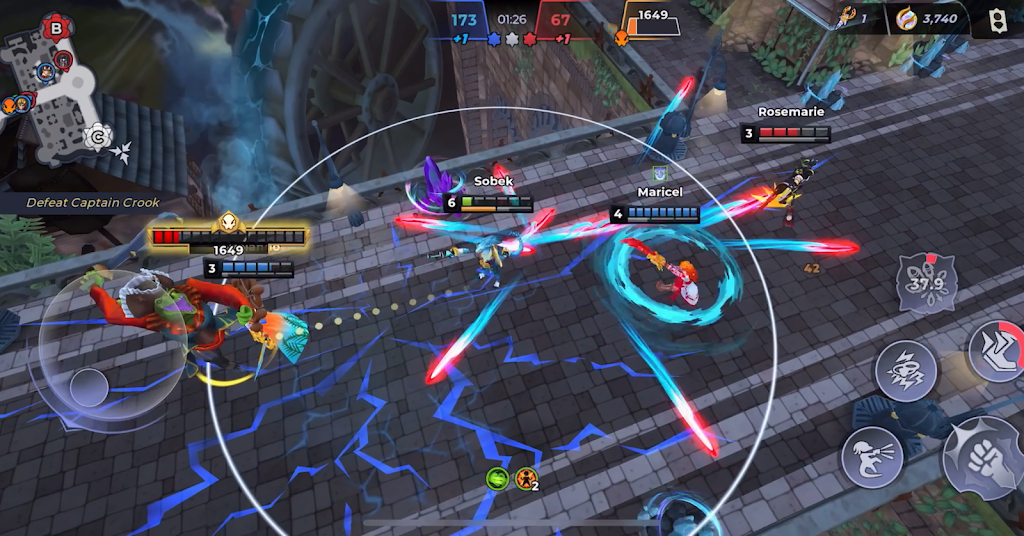This screenshot has width=1024, height=536.
Task: Open the signal menu icon at top right
Action: tap(996, 19)
